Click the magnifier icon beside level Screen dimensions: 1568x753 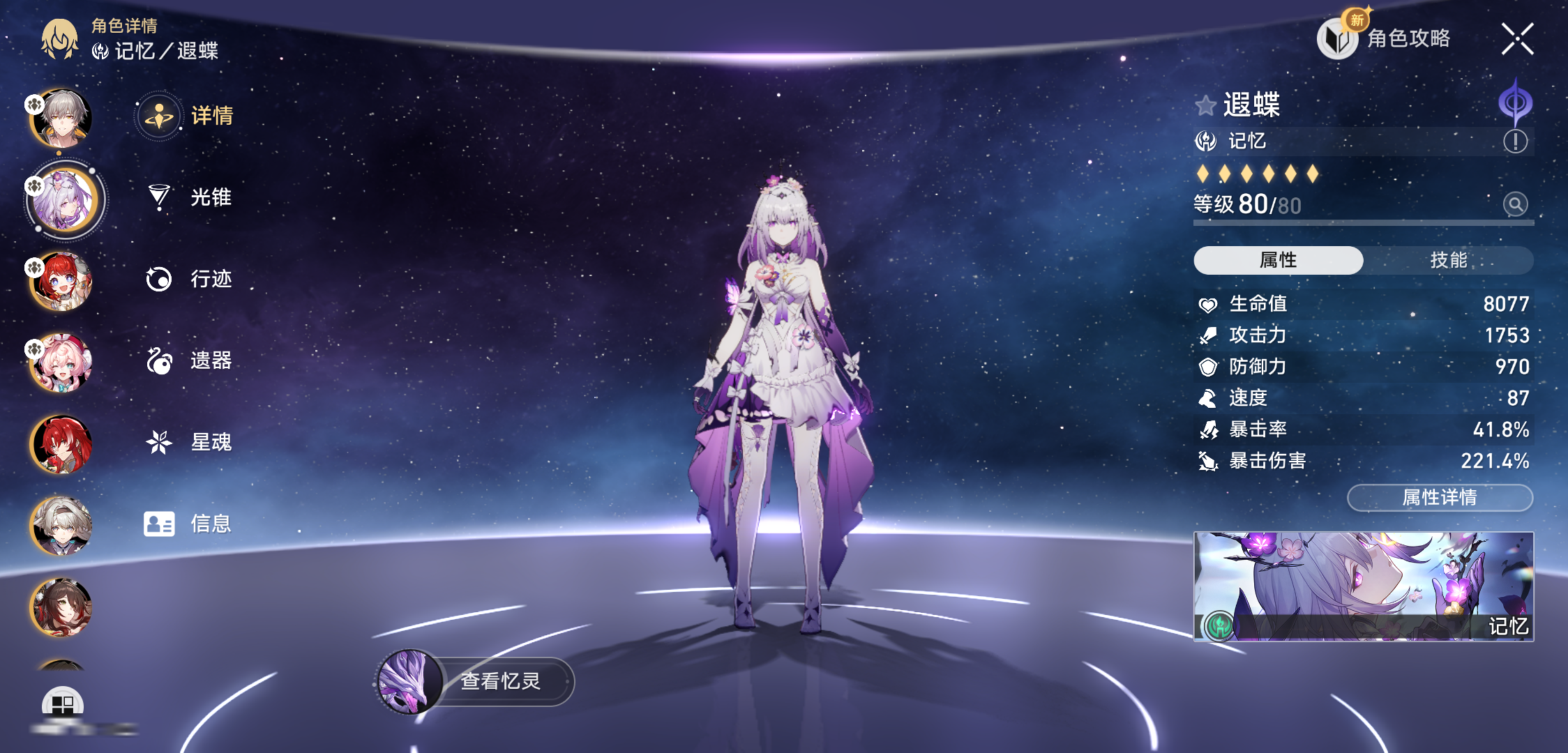(1515, 204)
